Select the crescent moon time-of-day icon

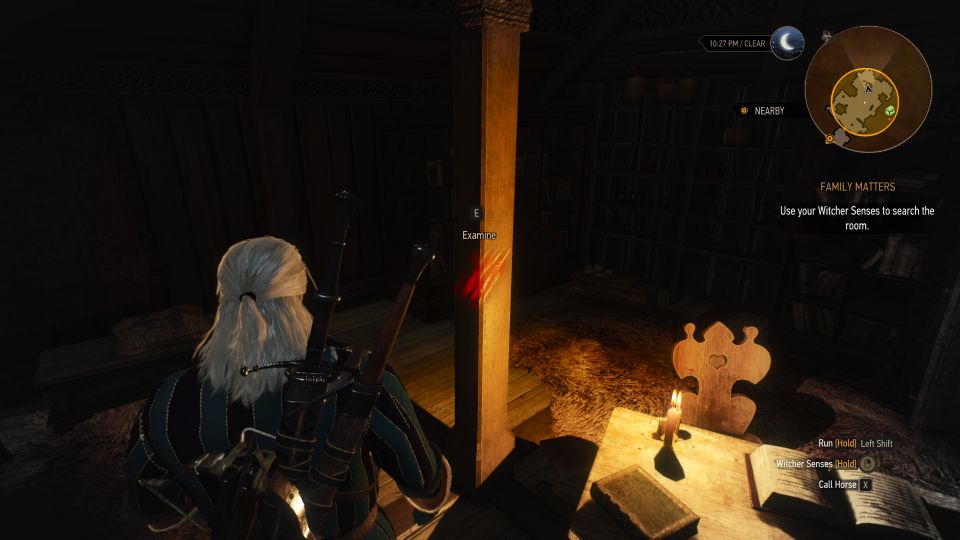[x=788, y=43]
